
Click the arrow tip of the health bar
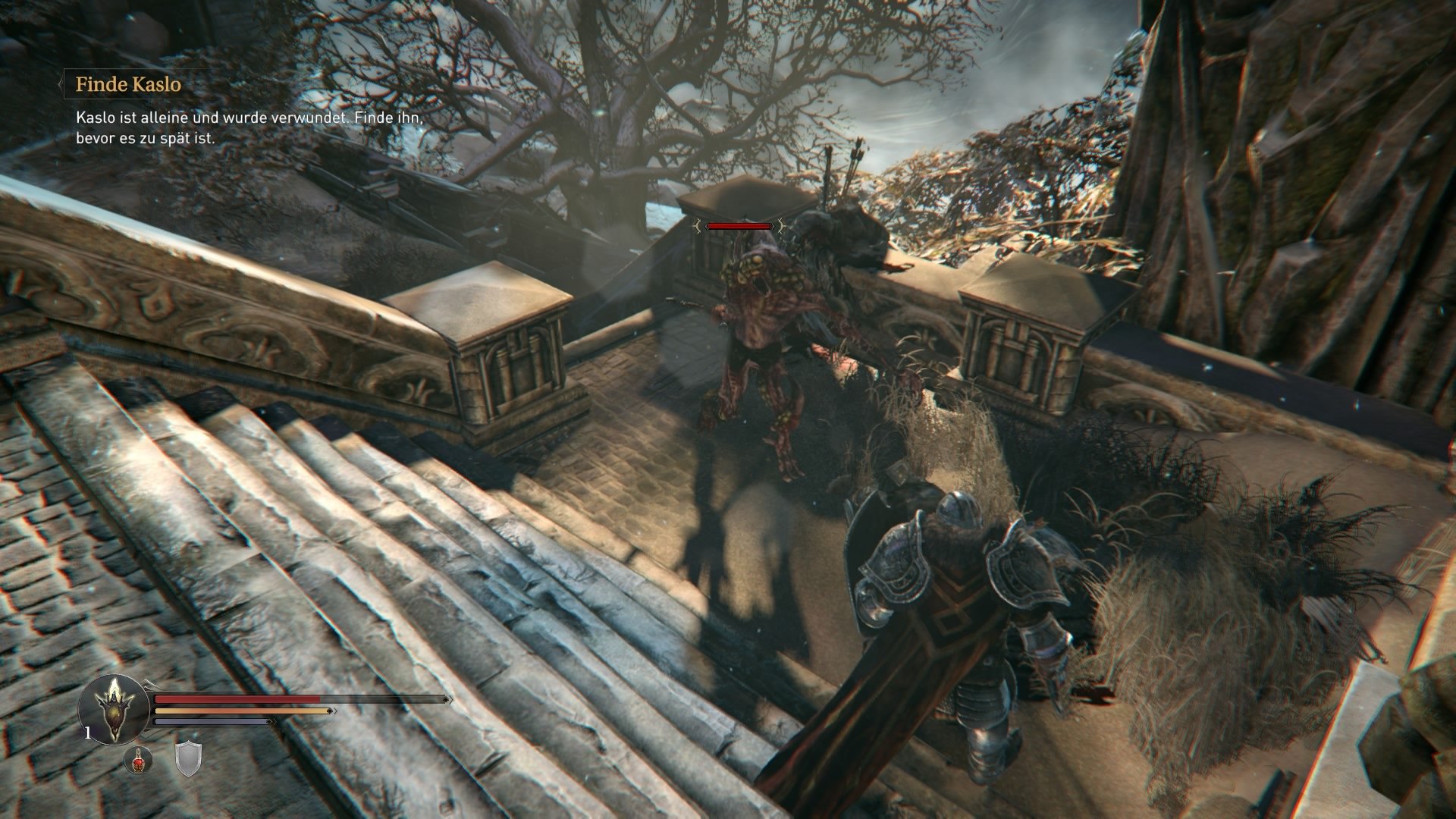pos(449,700)
